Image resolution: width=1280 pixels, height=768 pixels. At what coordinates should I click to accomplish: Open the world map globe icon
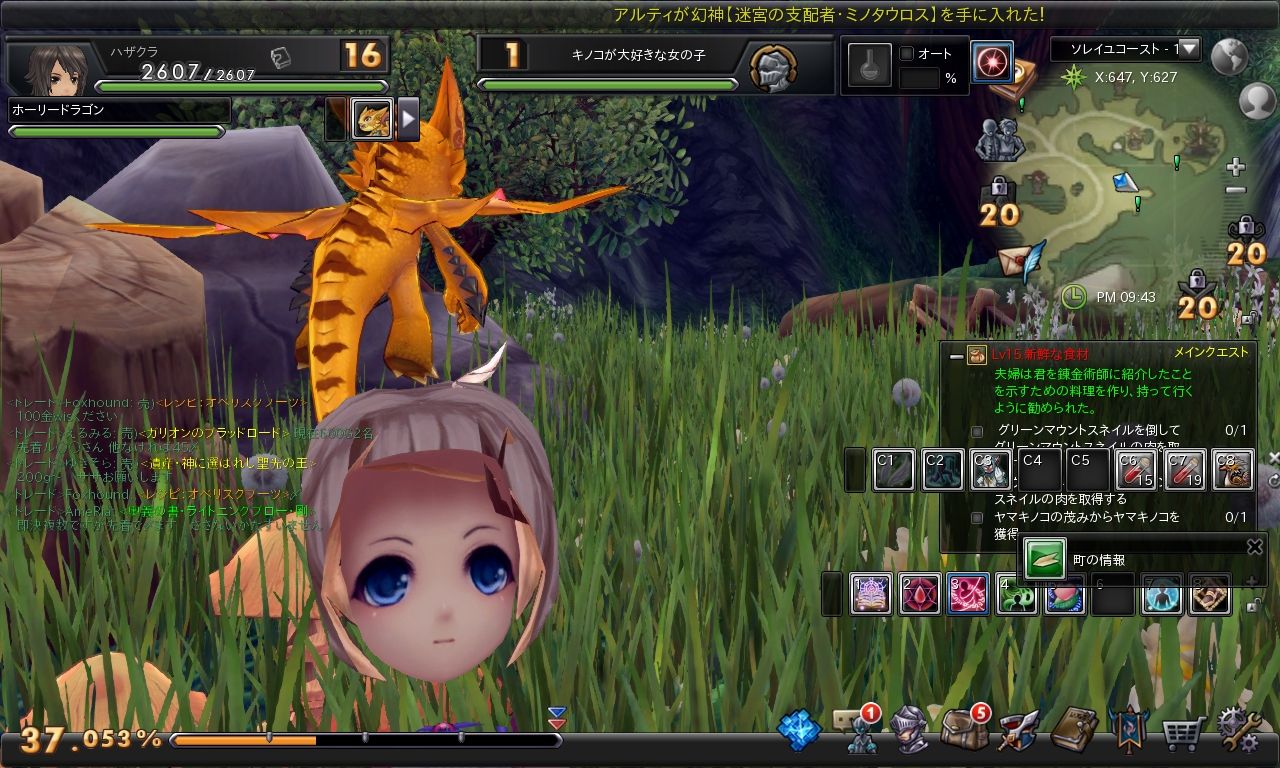(x=1229, y=57)
